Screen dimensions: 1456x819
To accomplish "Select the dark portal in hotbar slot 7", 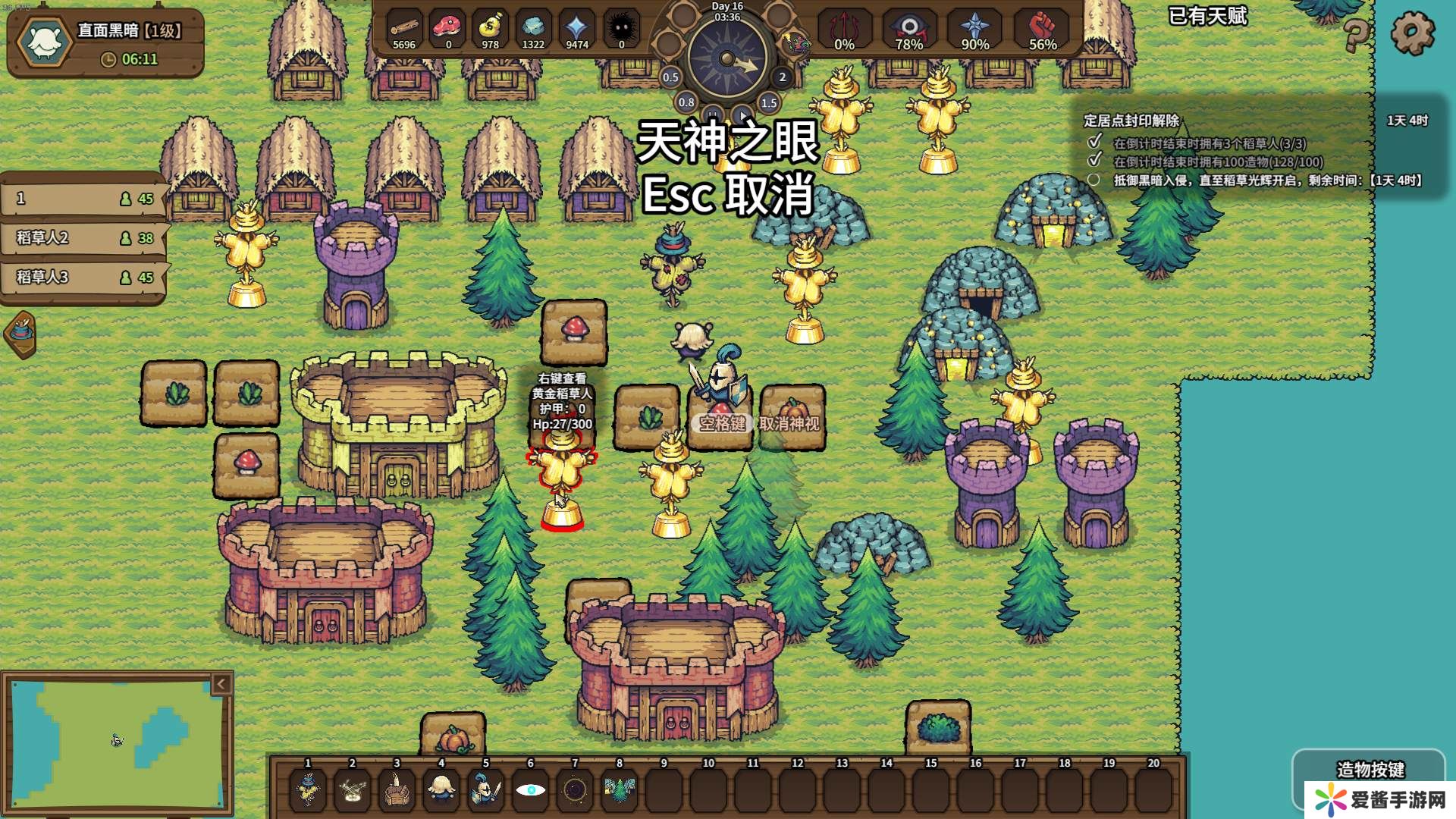I will [x=573, y=789].
